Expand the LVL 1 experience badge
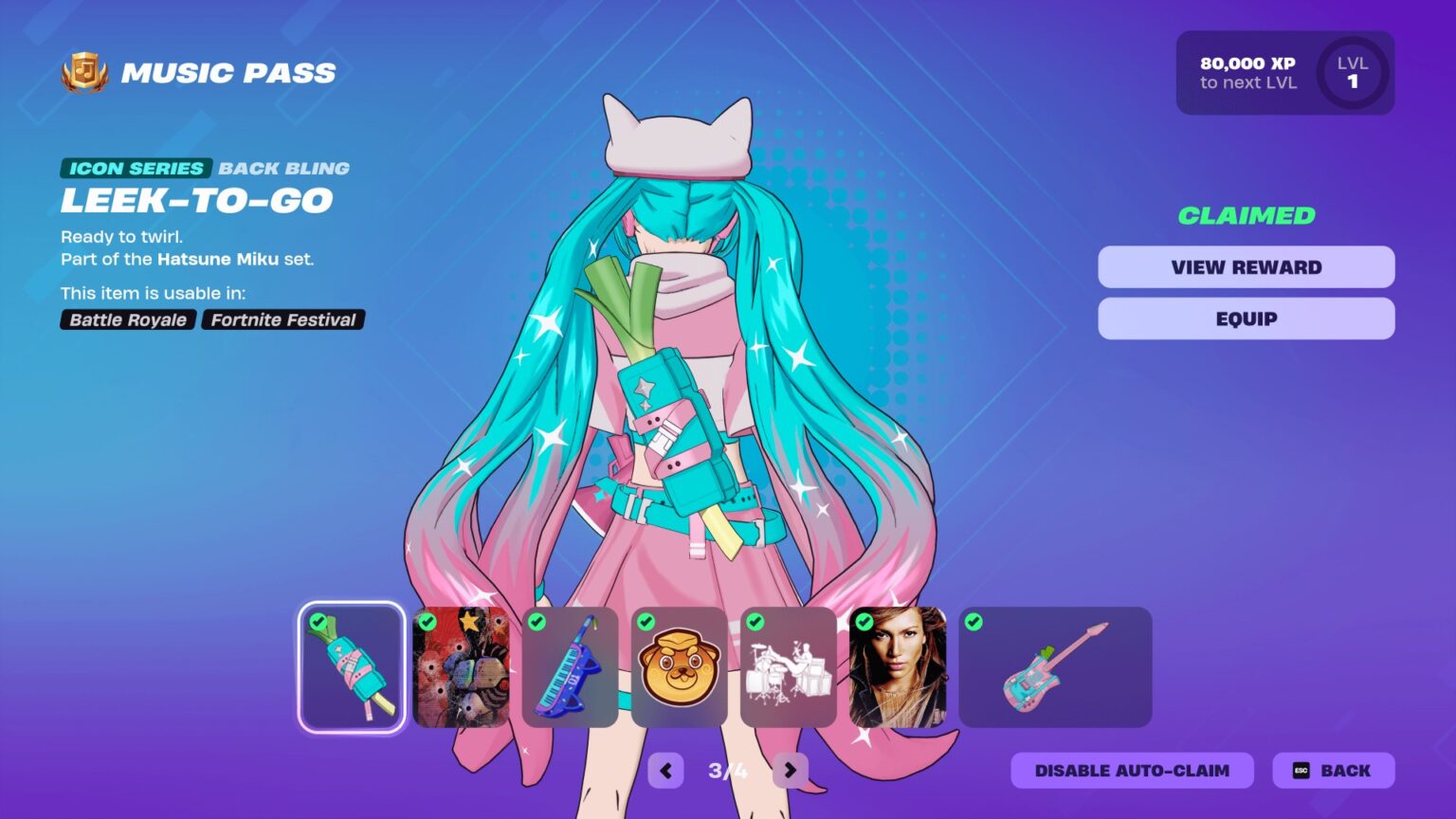 pos(1354,73)
